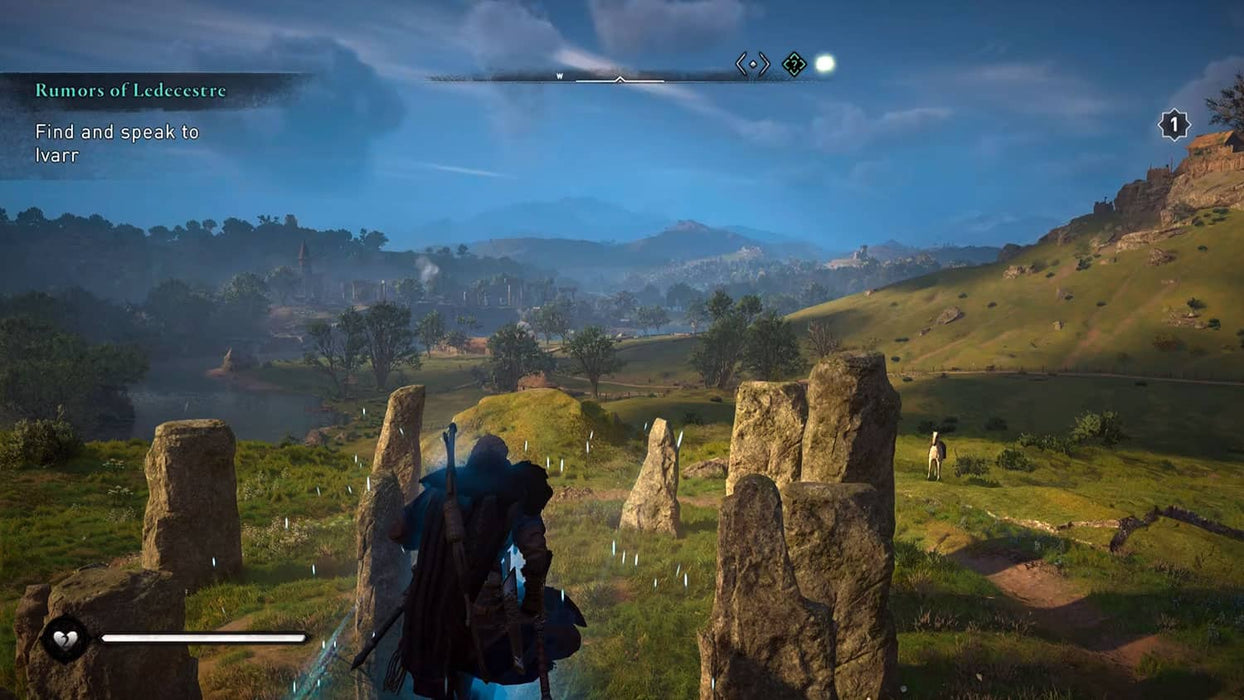Viewport: 1244px width, 700px height.
Task: Click the glowing white dot compass marker
Action: pyautogui.click(x=824, y=64)
